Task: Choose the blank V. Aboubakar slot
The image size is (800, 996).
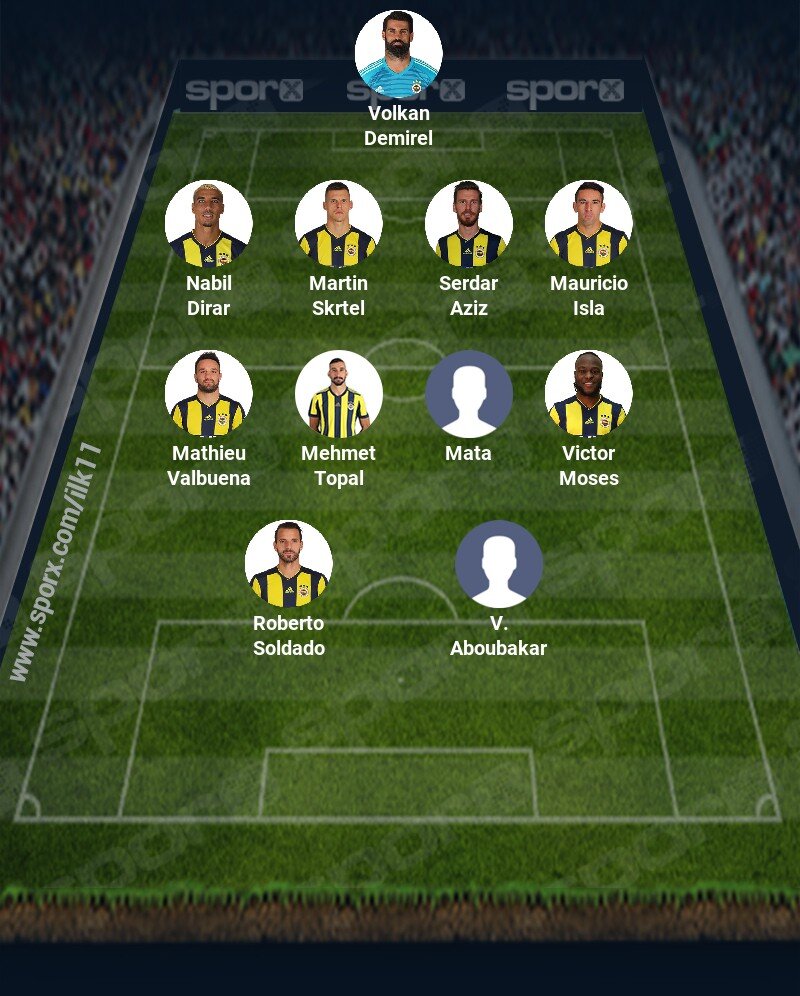Action: click(x=498, y=564)
